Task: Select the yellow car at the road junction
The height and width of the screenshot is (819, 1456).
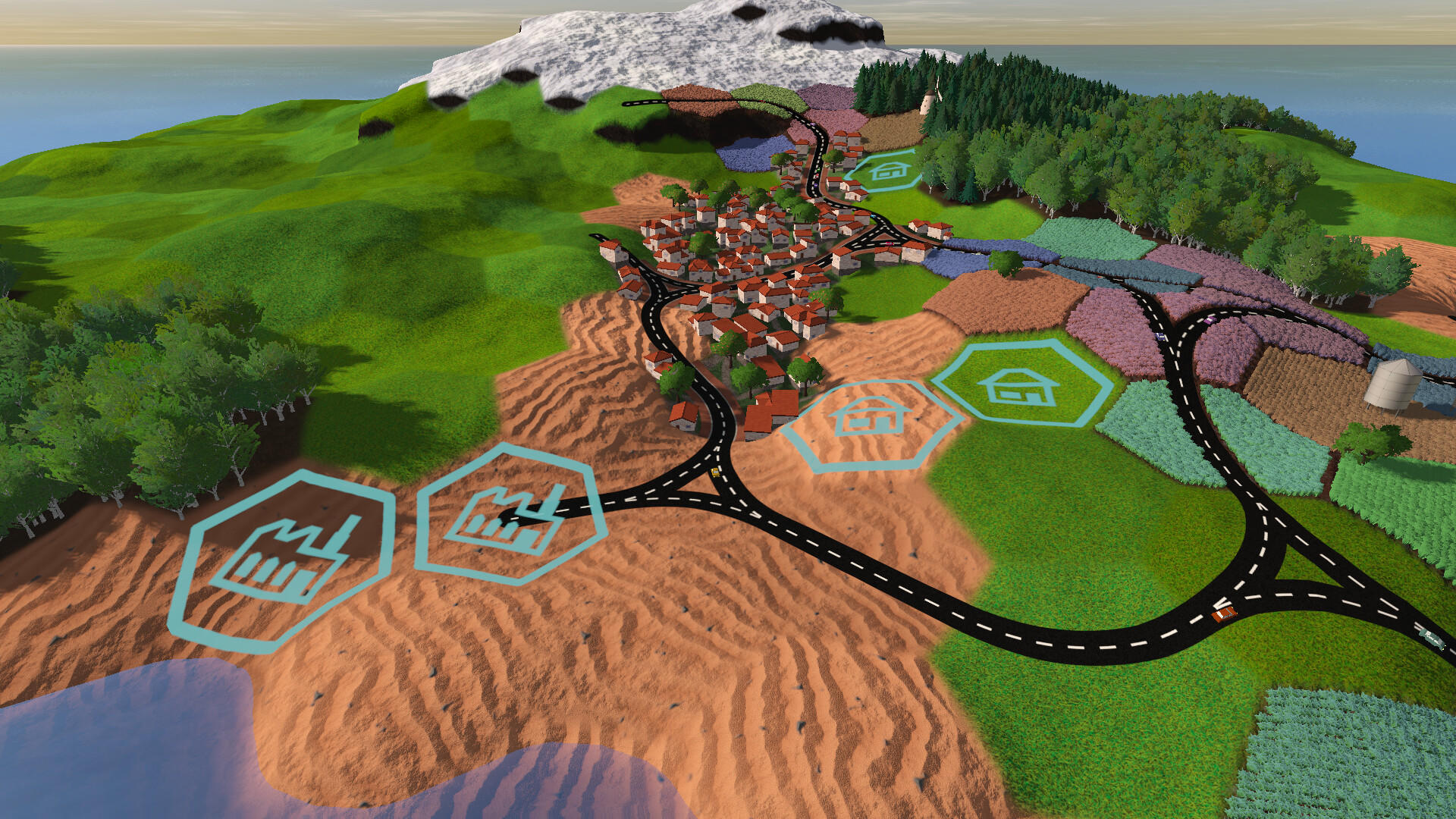Action: (715, 472)
